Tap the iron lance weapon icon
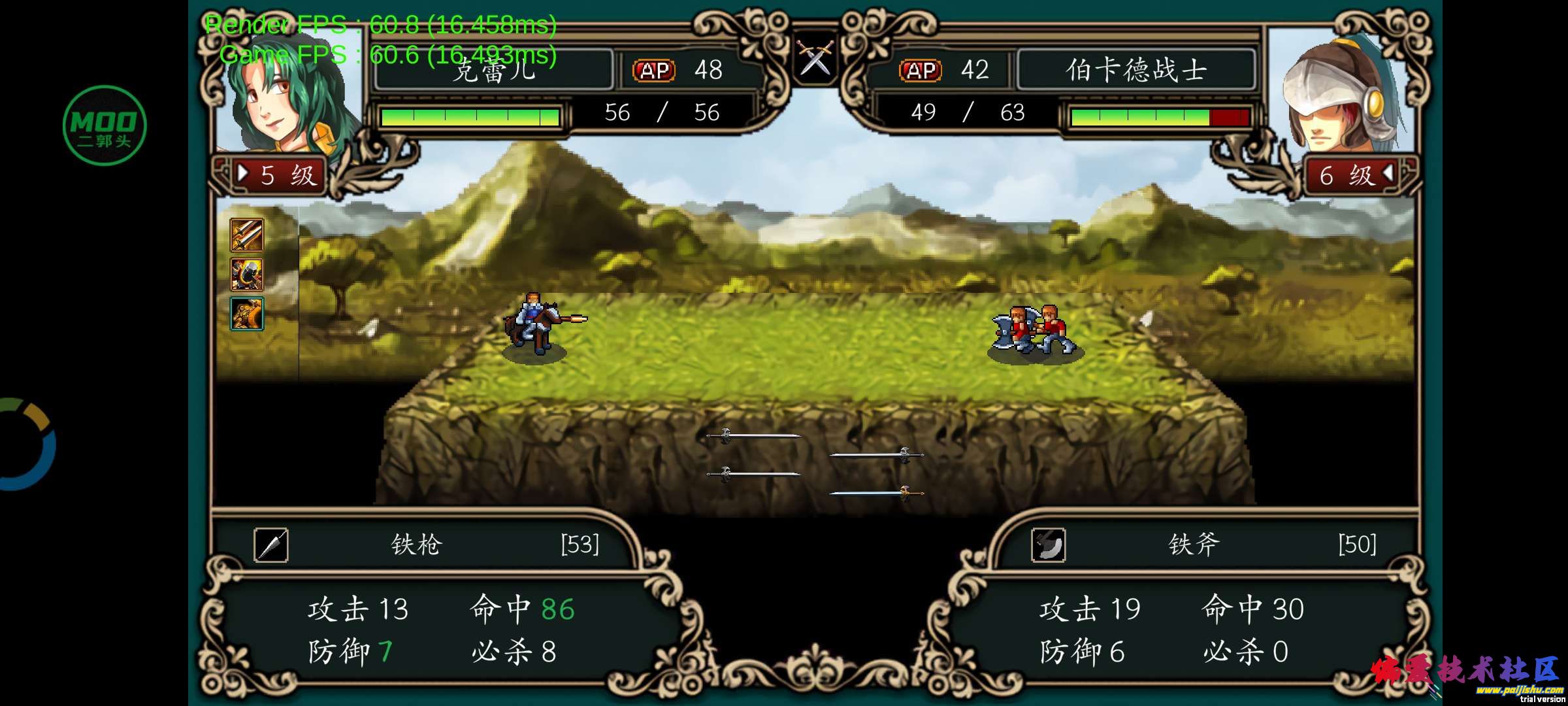This screenshot has width=1568, height=706. coord(270,545)
